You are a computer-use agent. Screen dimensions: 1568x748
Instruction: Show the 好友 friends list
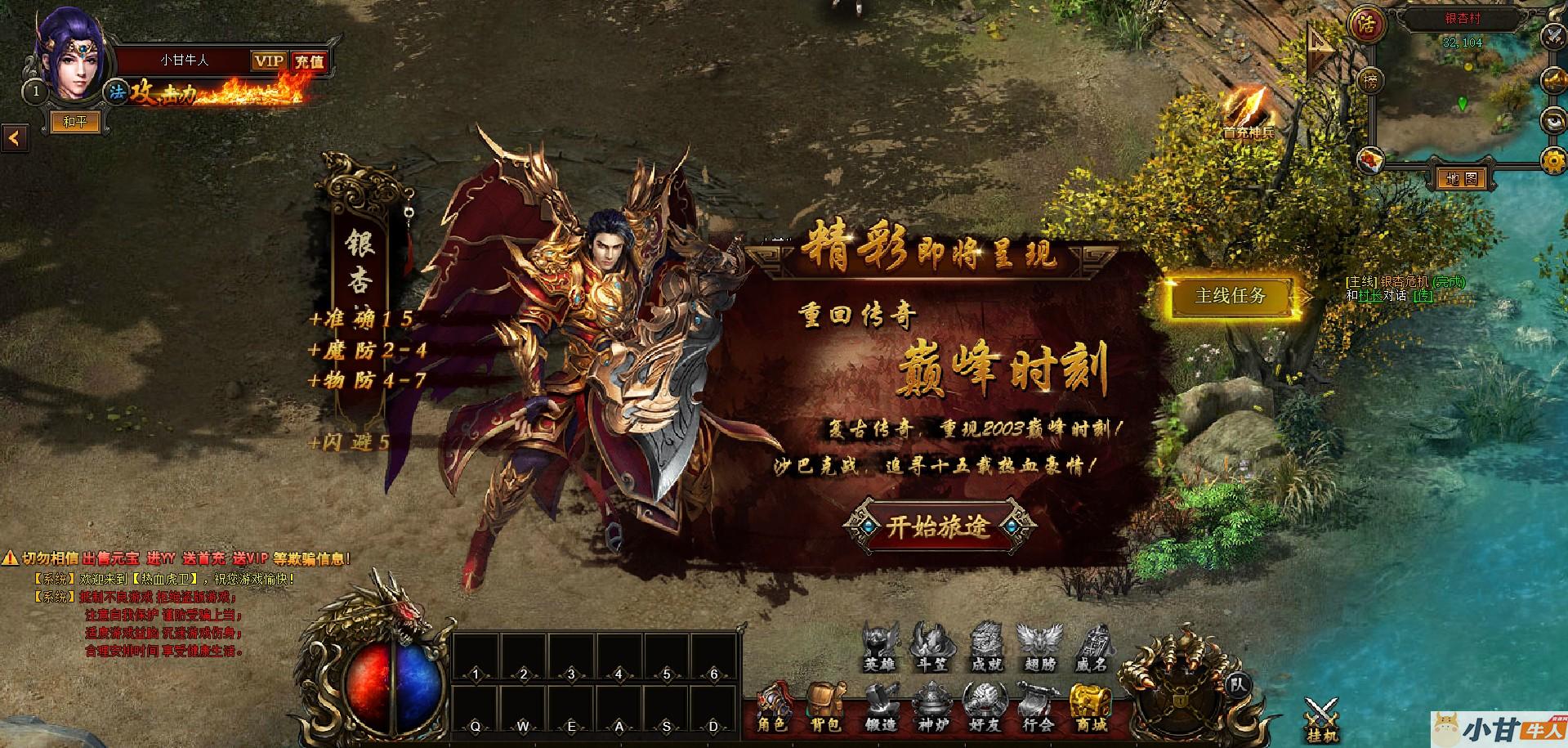click(x=985, y=709)
